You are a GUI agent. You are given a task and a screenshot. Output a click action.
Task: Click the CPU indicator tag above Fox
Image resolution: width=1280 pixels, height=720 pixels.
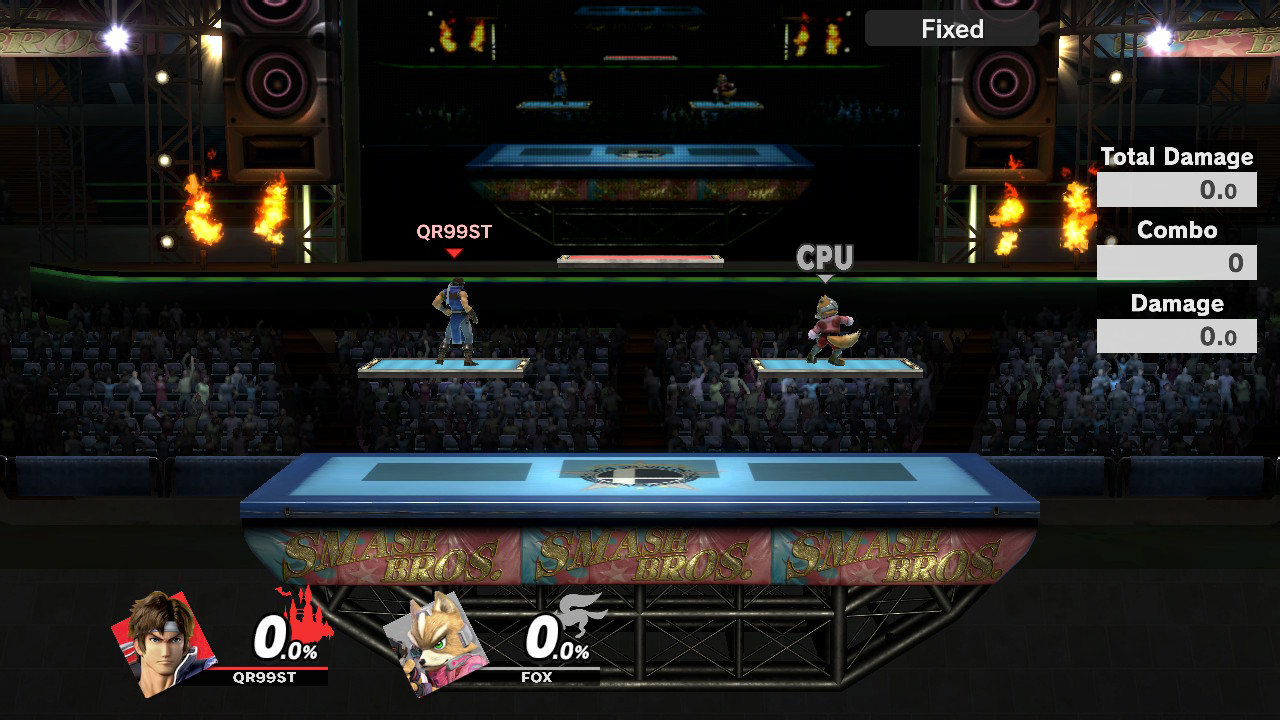(x=824, y=258)
